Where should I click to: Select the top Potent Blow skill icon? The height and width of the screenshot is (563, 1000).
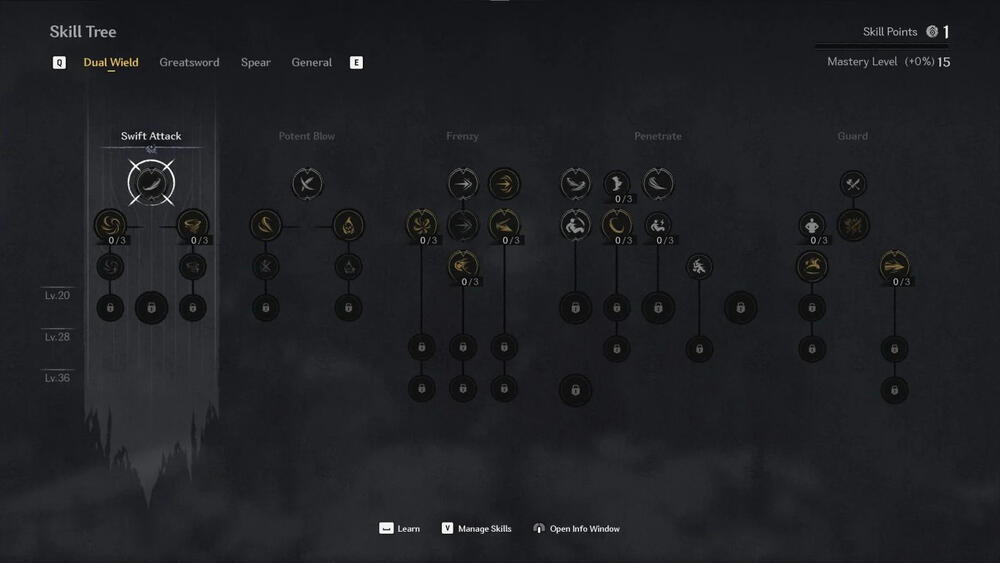pos(307,183)
